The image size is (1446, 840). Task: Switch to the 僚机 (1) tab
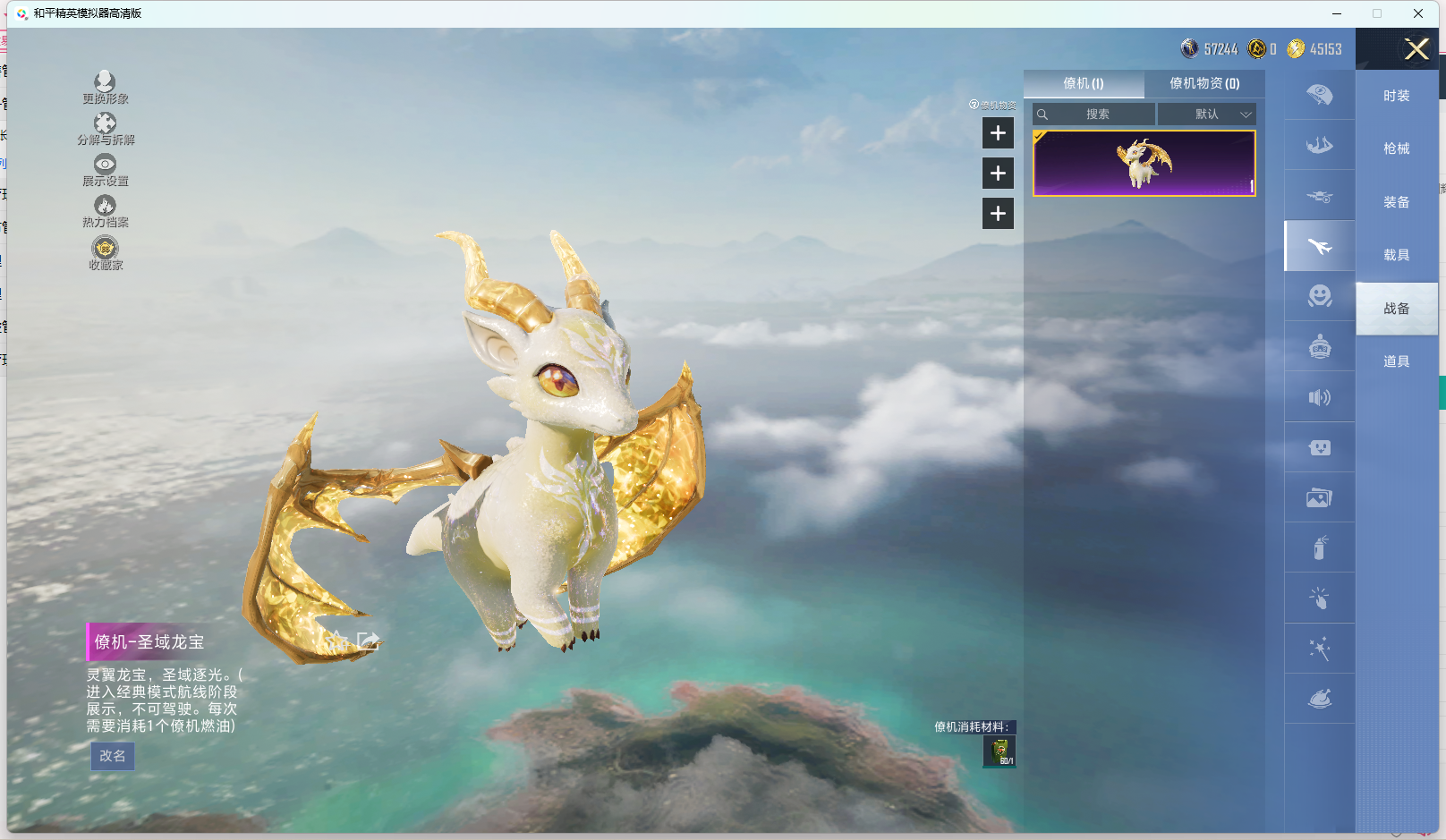click(x=1084, y=83)
